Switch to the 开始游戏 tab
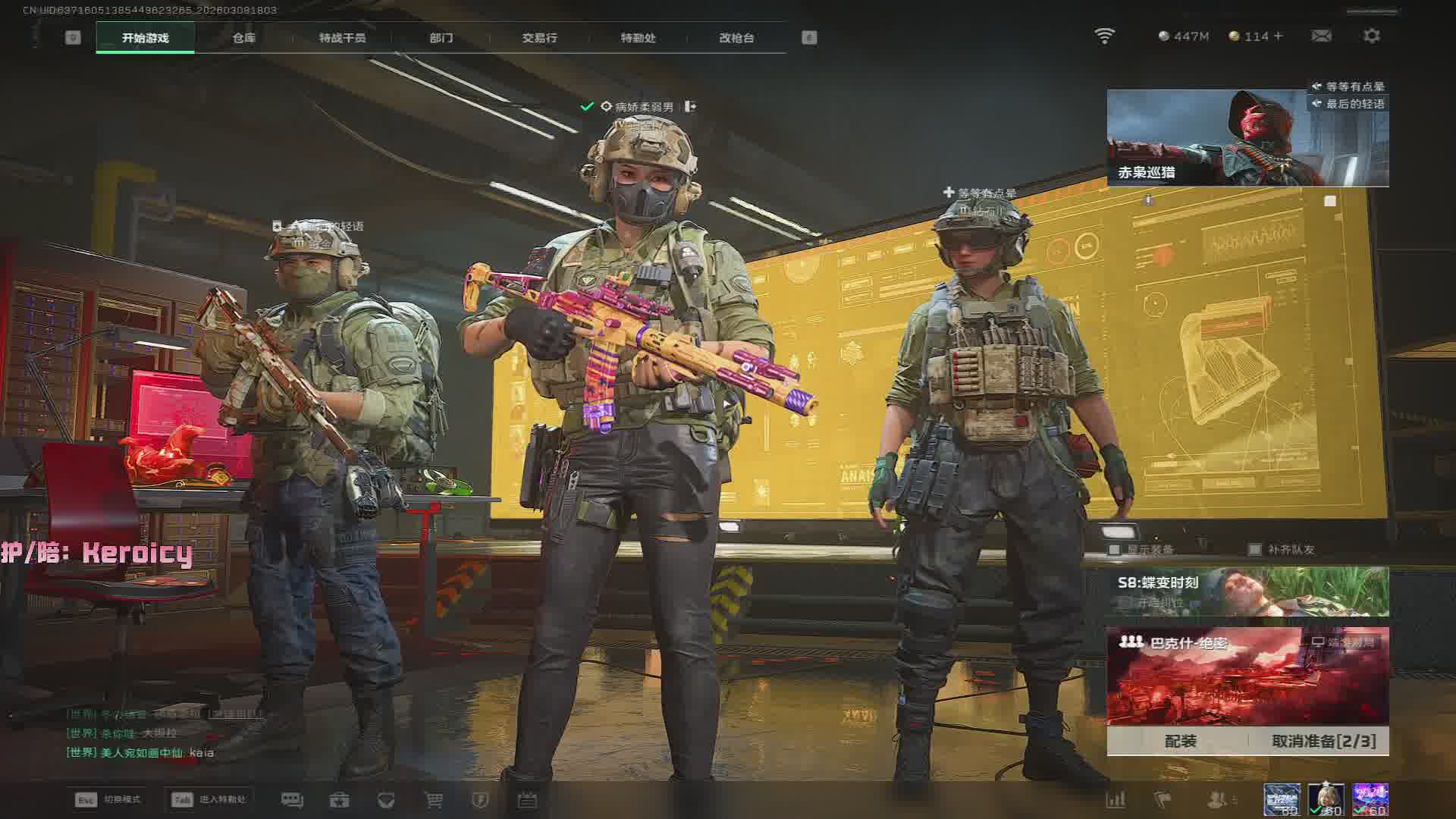The image size is (1456, 819). pyautogui.click(x=145, y=38)
